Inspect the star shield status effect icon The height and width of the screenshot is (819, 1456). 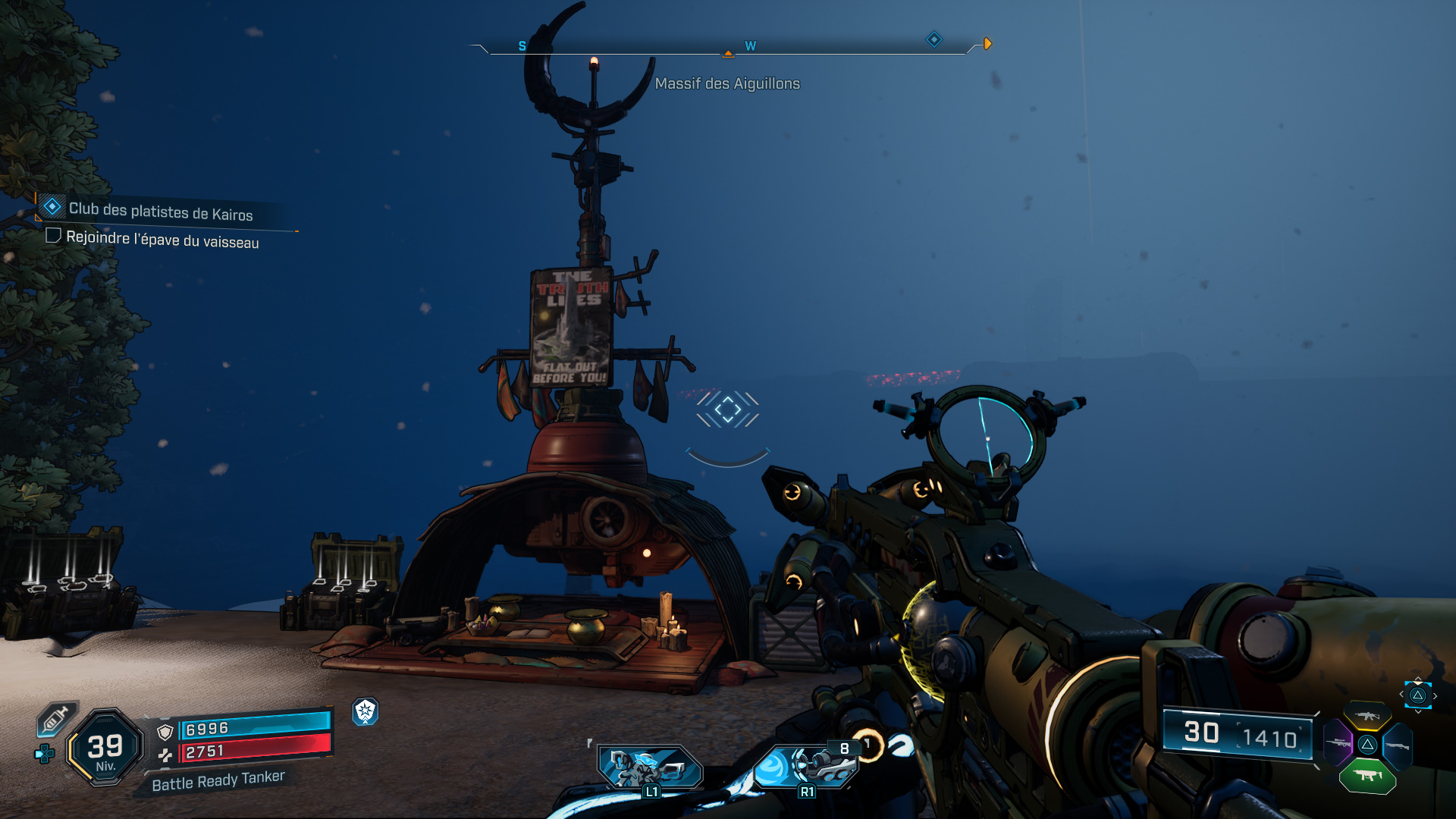[x=366, y=711]
